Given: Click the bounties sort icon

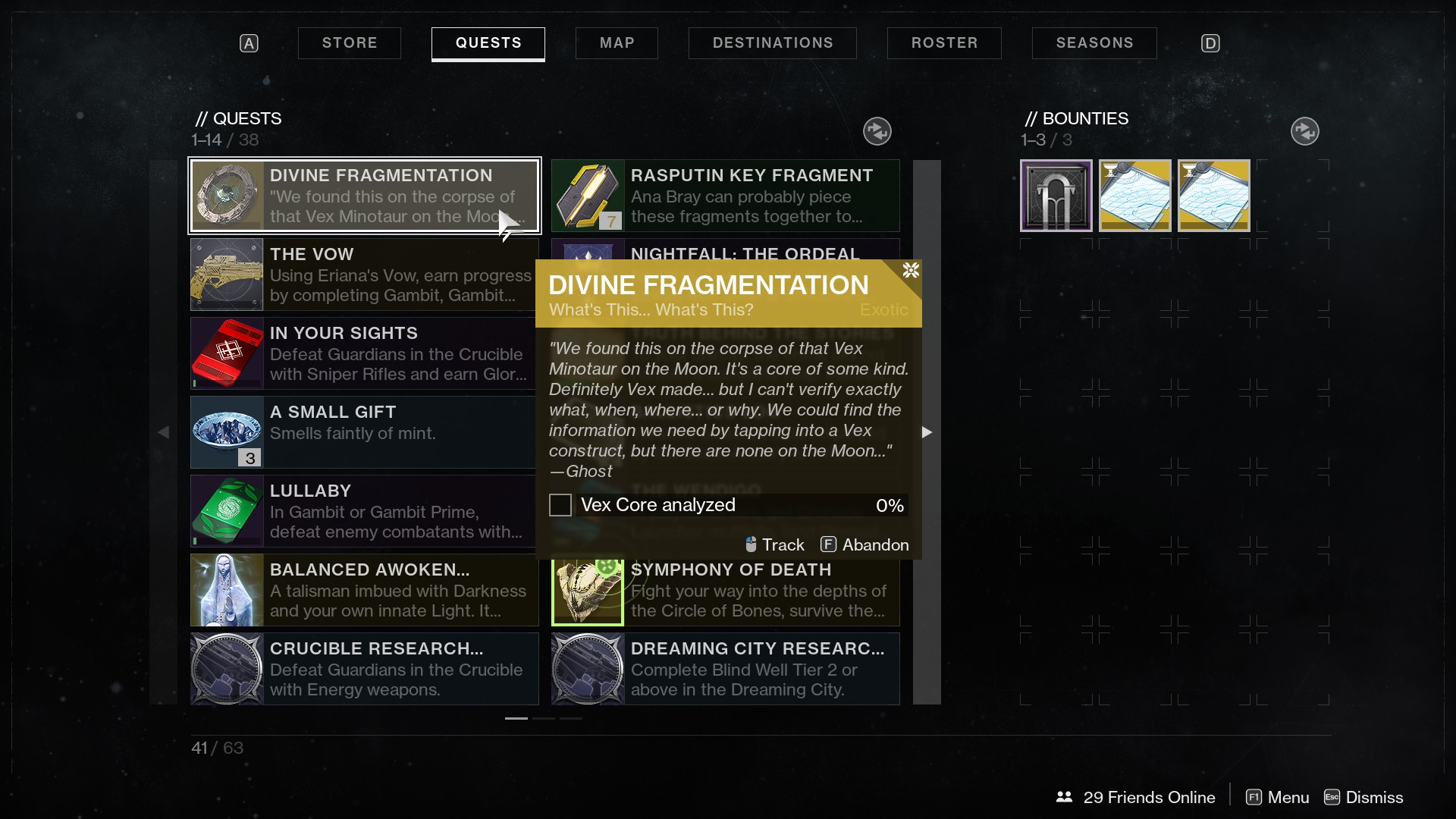Looking at the screenshot, I should tap(1304, 131).
